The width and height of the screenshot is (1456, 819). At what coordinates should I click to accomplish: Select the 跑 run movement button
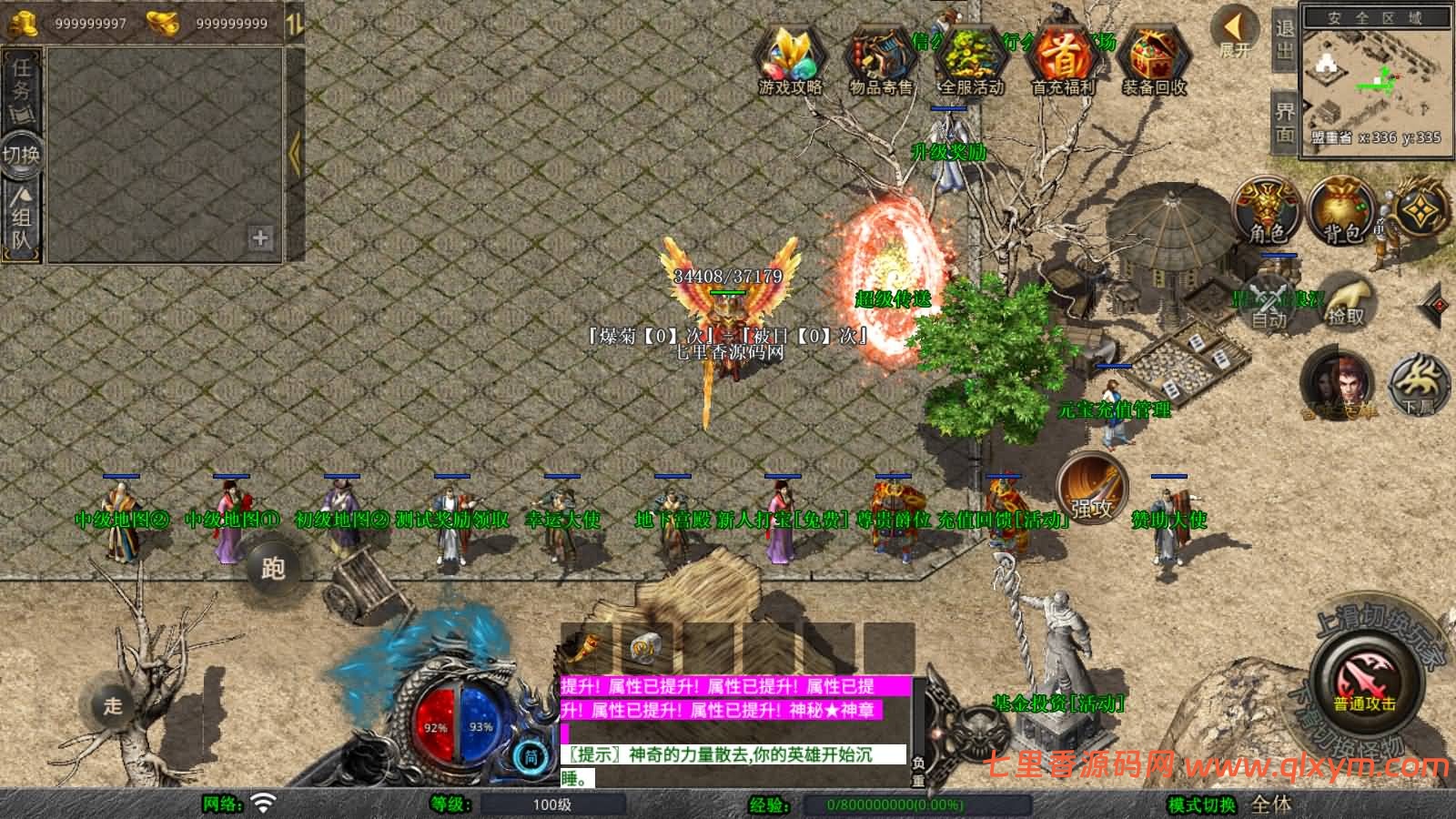tap(273, 569)
